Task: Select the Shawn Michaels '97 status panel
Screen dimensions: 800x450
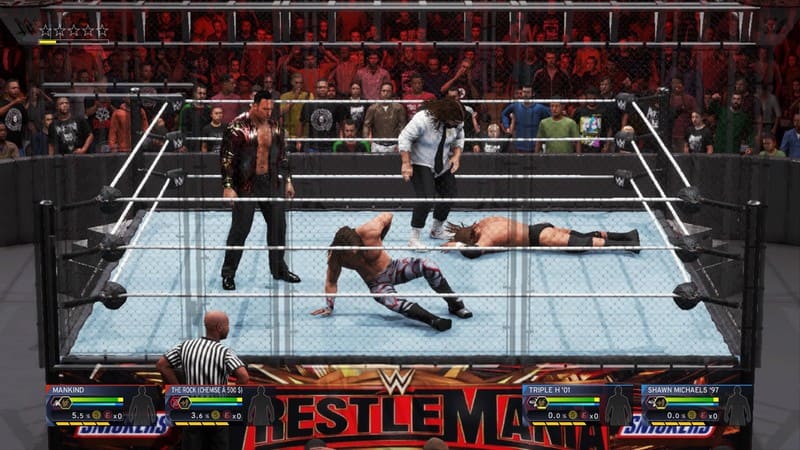Action: click(696, 403)
